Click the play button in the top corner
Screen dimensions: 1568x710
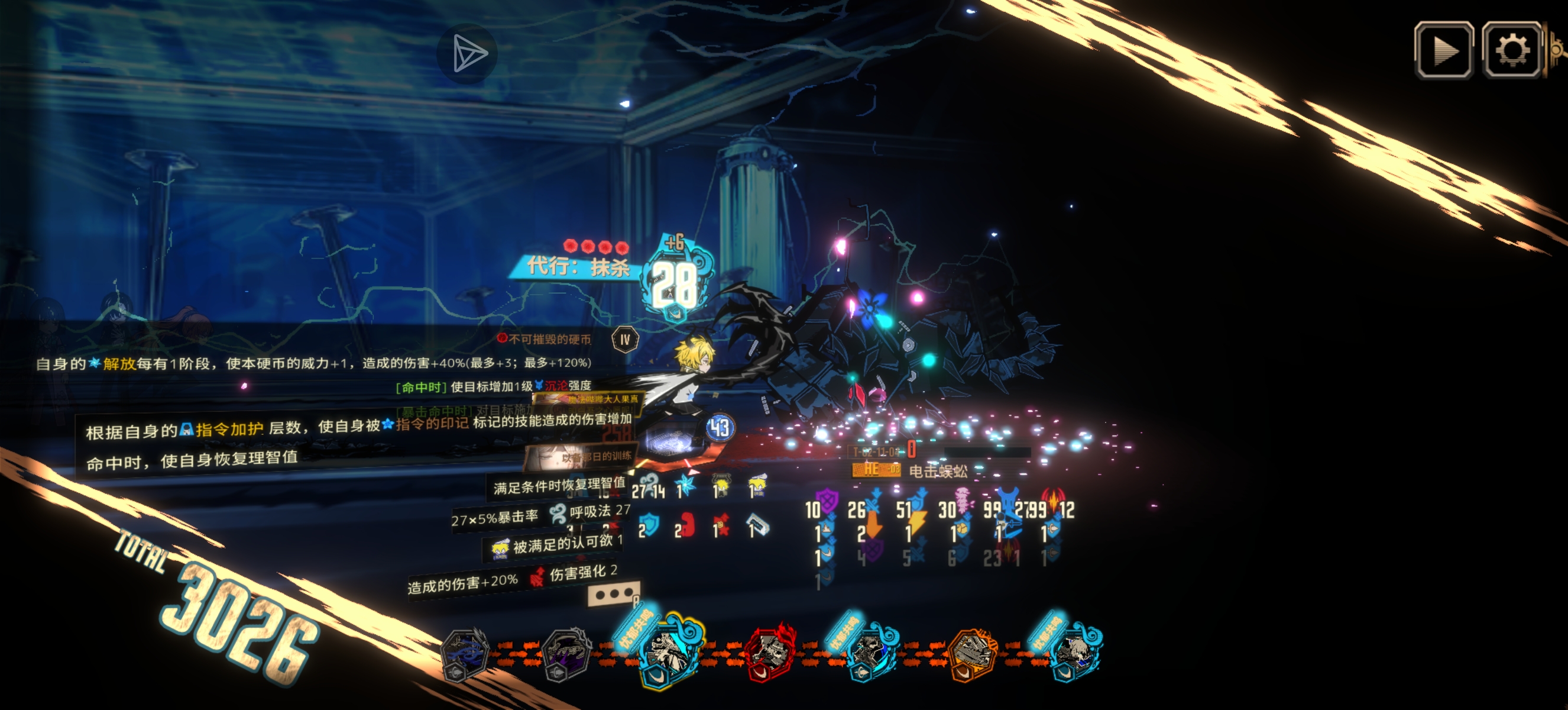pos(1444,50)
